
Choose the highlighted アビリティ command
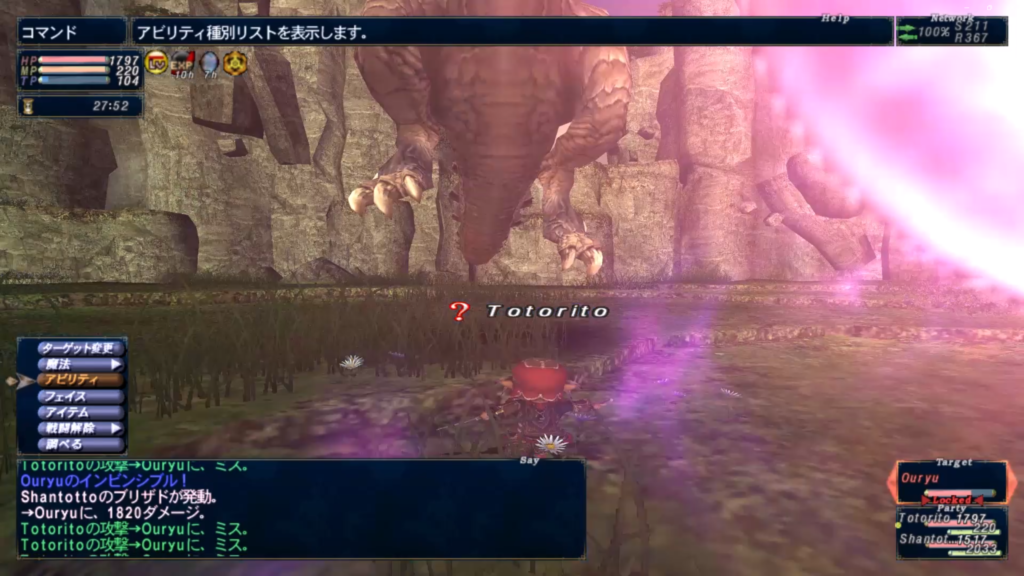(81, 380)
